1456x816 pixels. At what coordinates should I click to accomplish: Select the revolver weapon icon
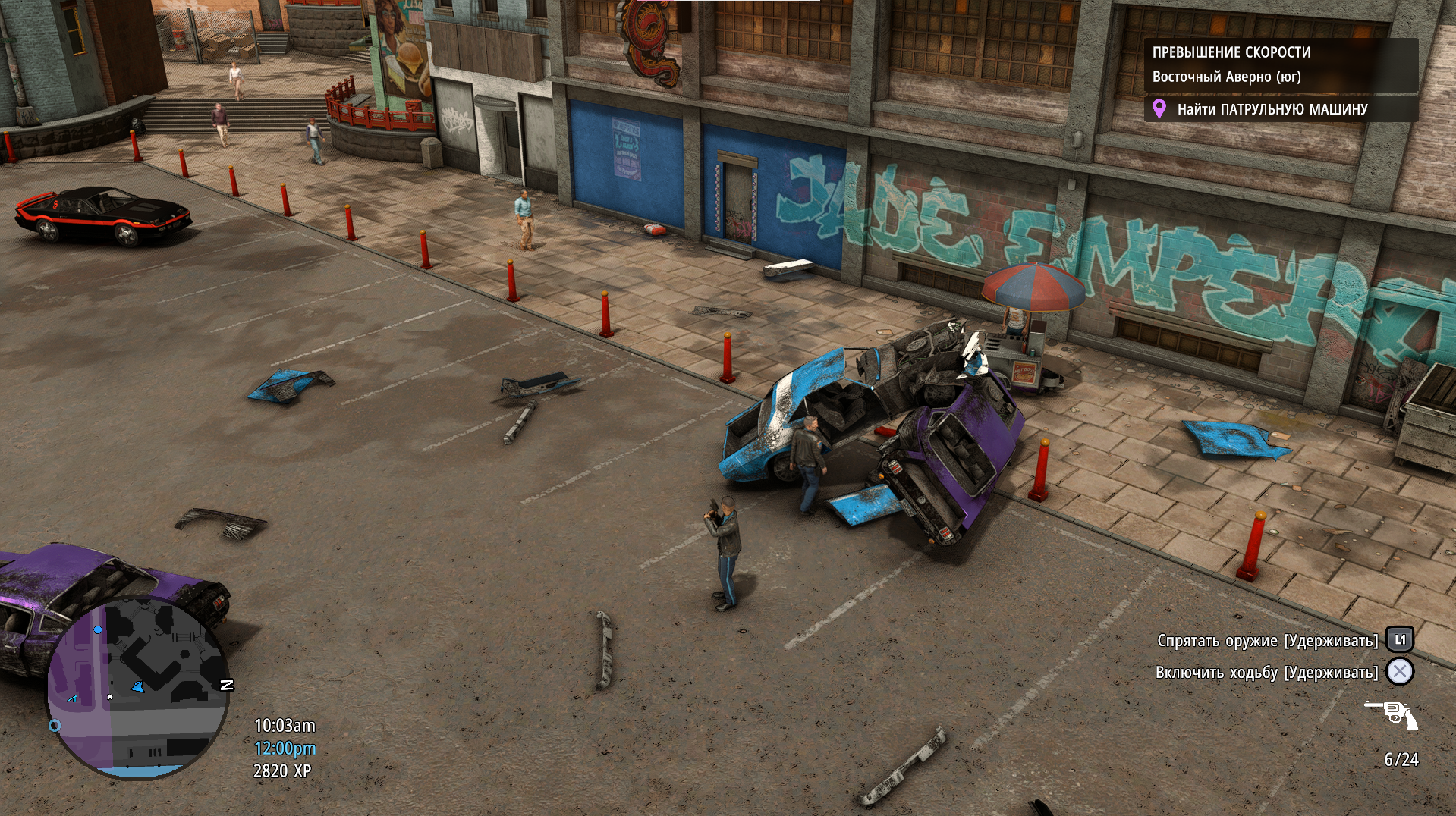point(1392,714)
